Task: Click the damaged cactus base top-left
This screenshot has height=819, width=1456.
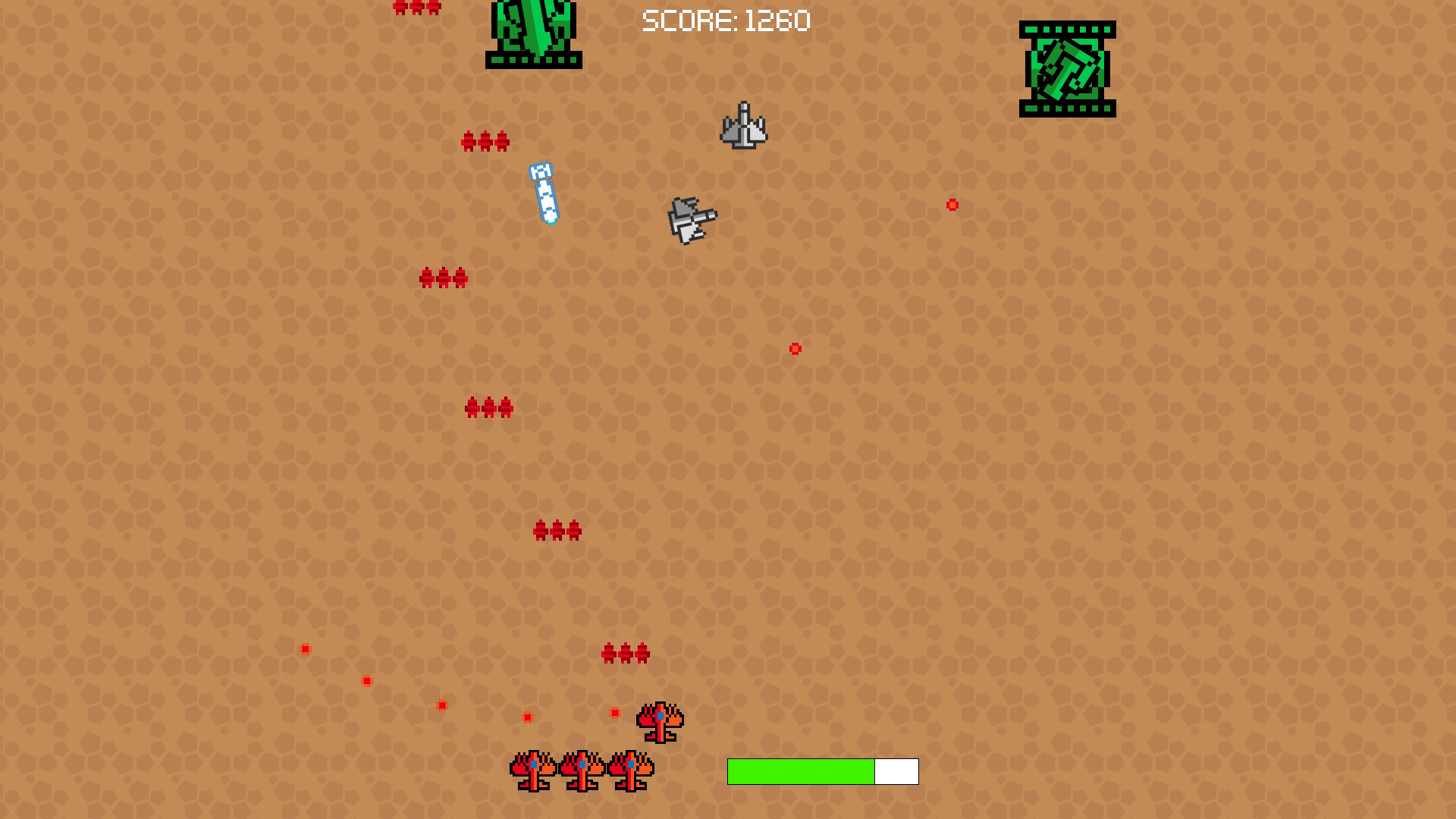Action: pyautogui.click(x=533, y=34)
